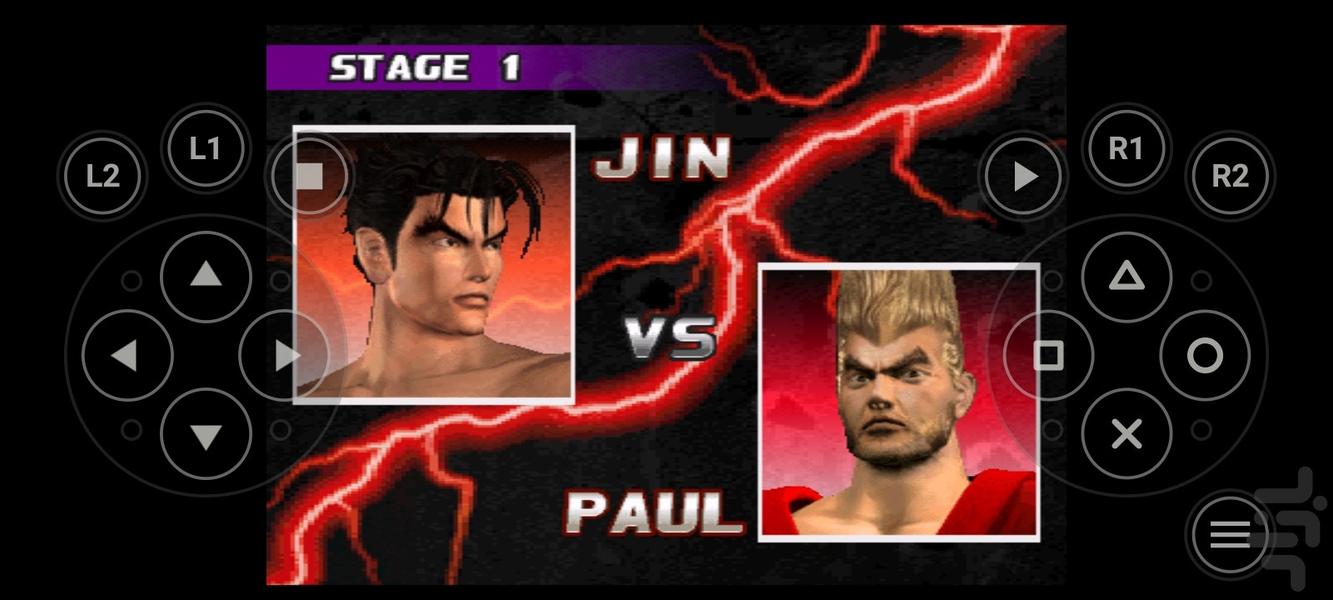Tap the cross action button
Image resolution: width=1333 pixels, height=600 pixels.
click(x=1126, y=434)
